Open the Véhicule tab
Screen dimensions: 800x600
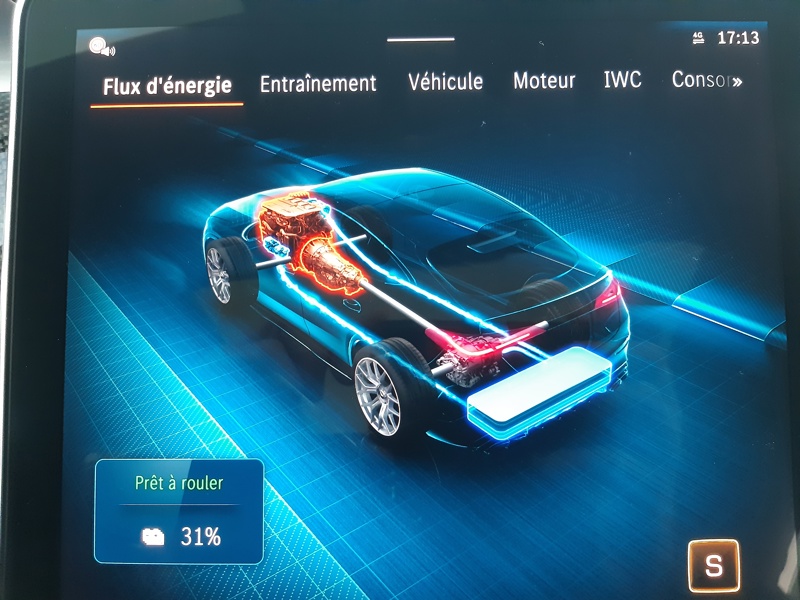click(445, 82)
